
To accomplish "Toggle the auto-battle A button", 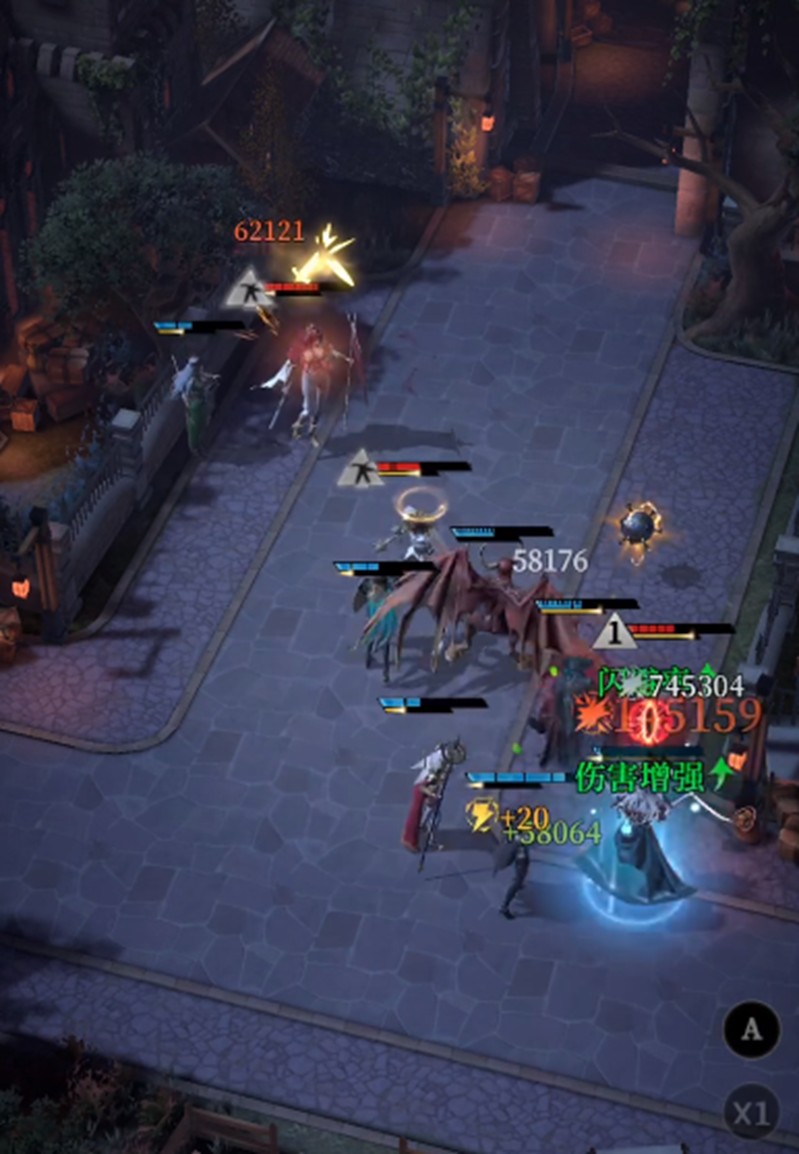I will (x=751, y=1029).
